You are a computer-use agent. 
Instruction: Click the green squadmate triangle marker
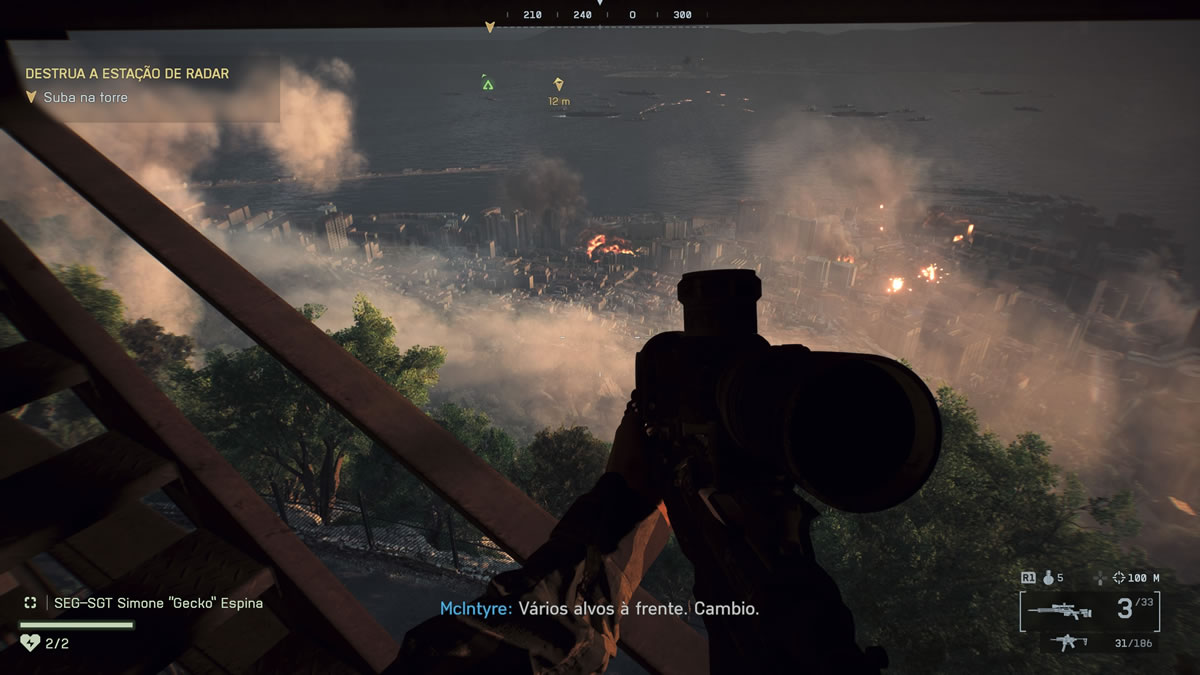(x=488, y=84)
